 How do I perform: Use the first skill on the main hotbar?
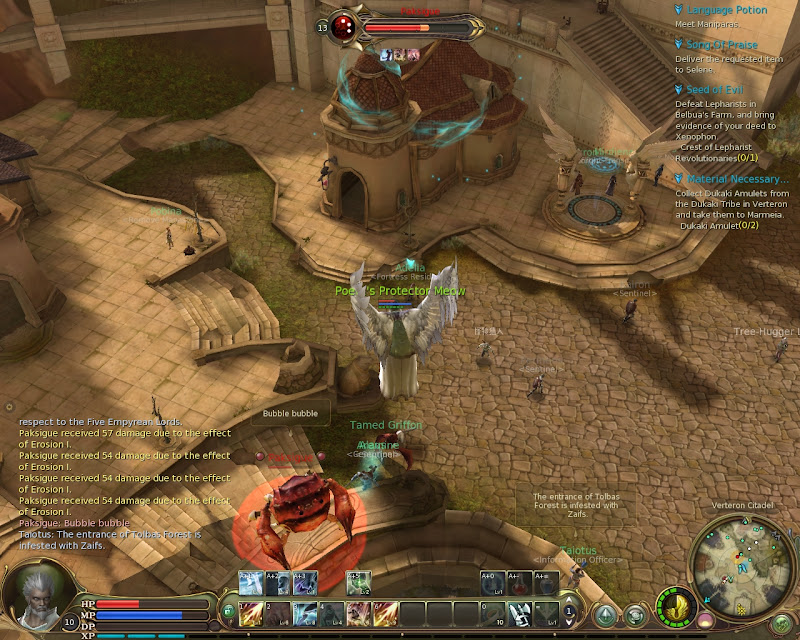pyautogui.click(x=249, y=611)
